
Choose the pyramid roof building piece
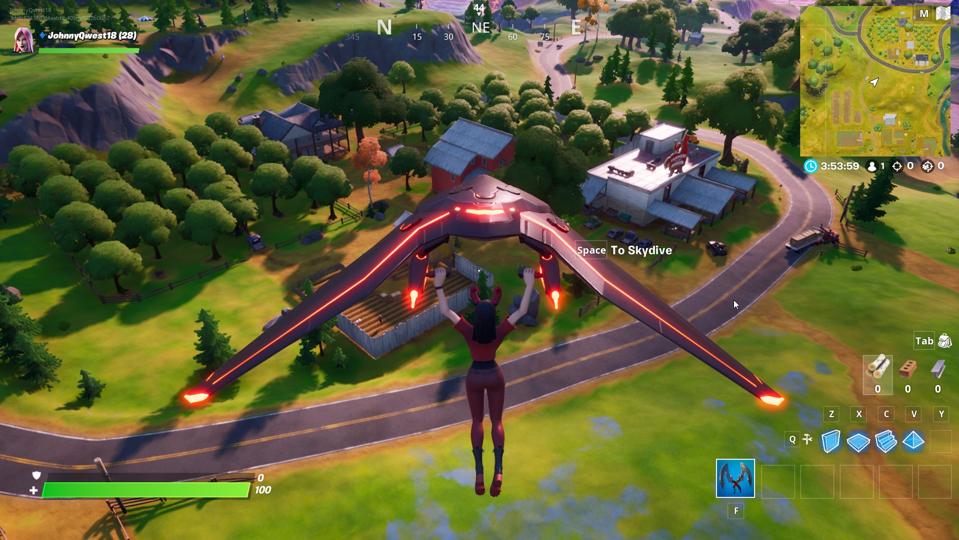tap(913, 441)
